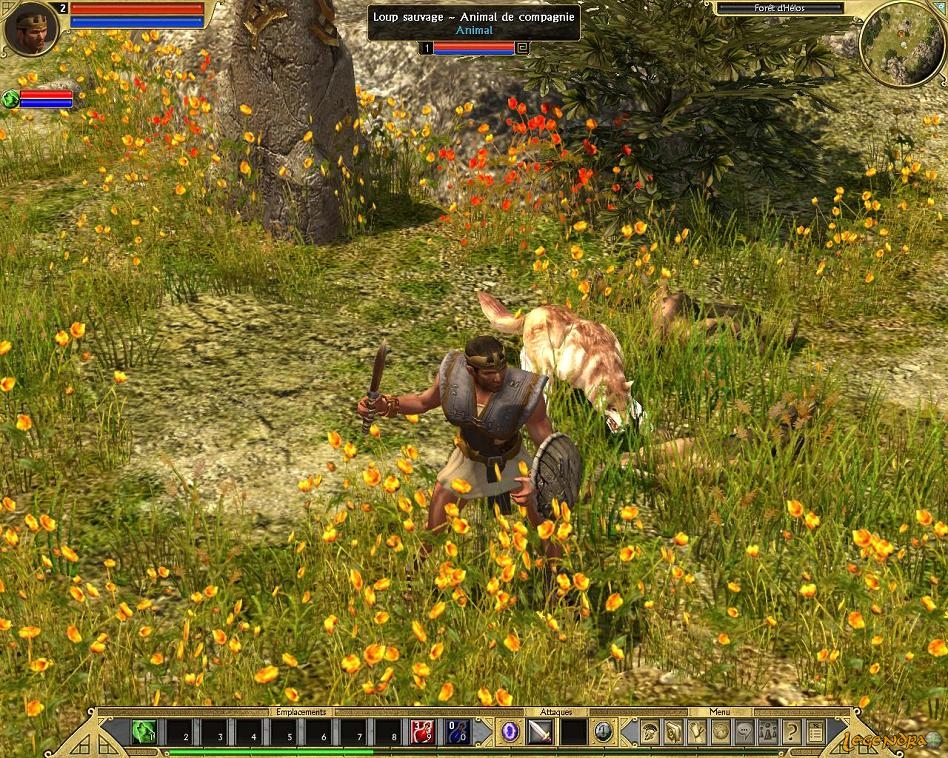Open the character window helmet icon

[650, 733]
